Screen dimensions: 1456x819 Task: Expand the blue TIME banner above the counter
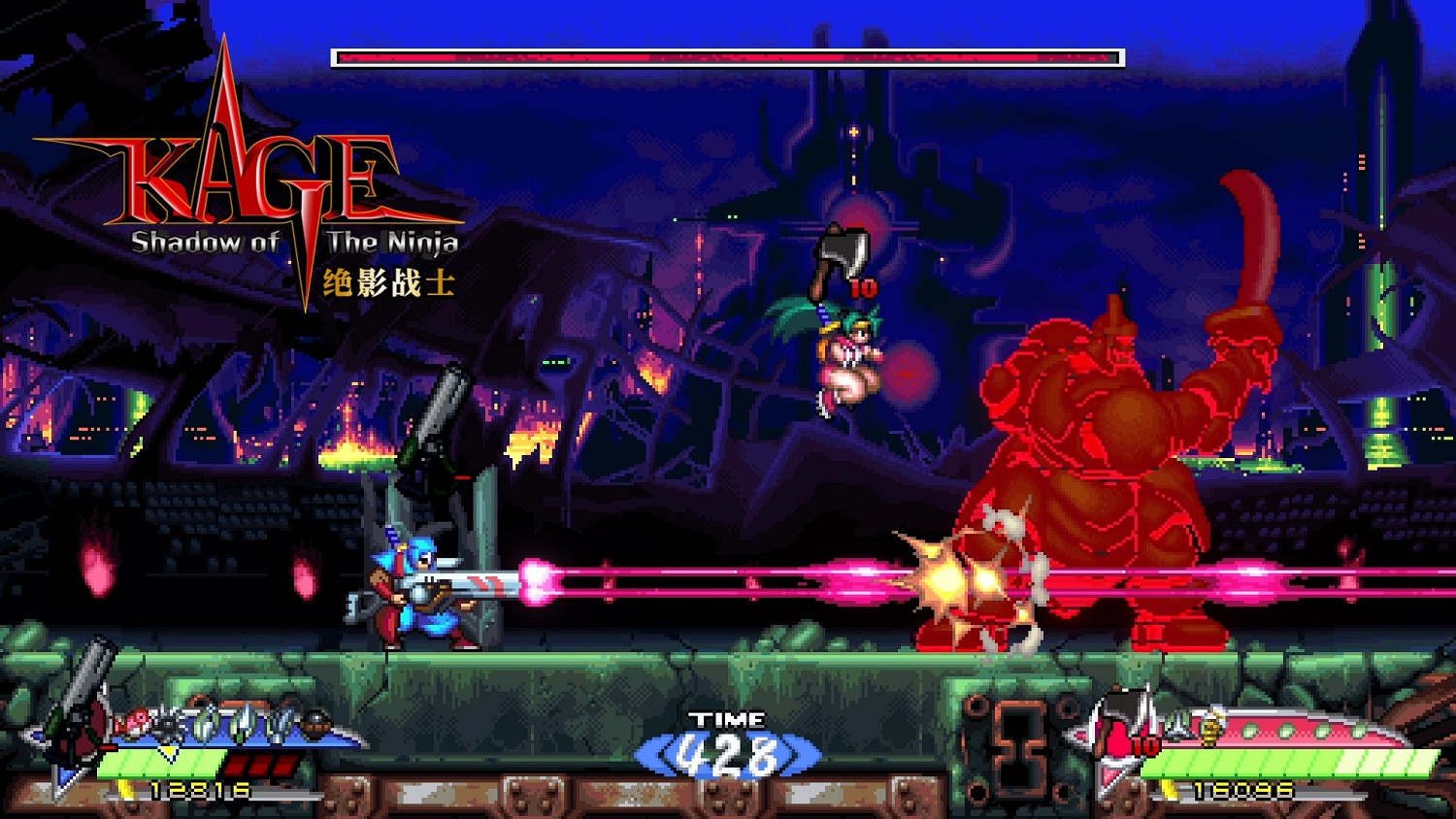click(x=728, y=719)
